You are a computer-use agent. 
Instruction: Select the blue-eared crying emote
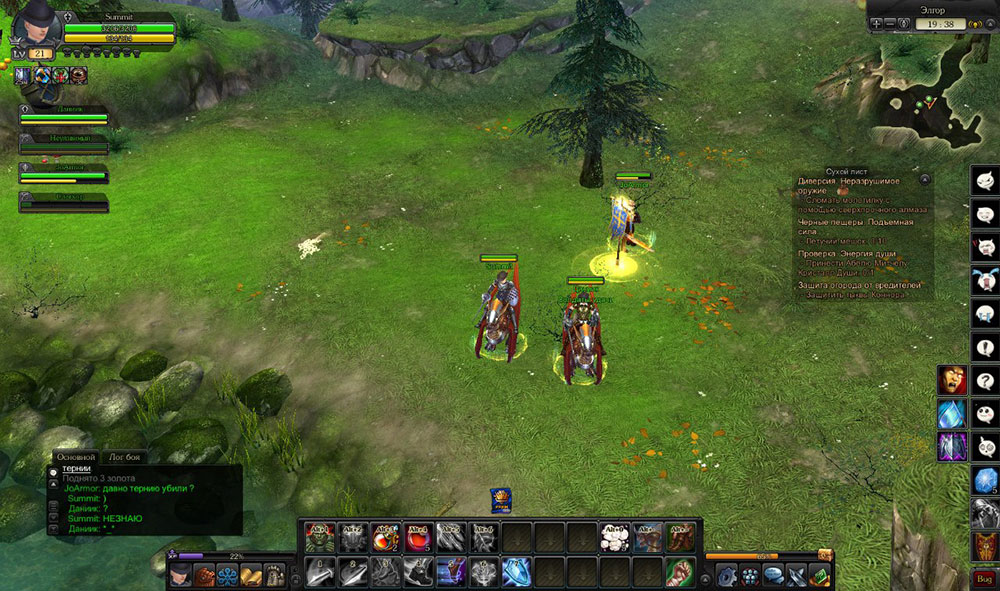[985, 280]
